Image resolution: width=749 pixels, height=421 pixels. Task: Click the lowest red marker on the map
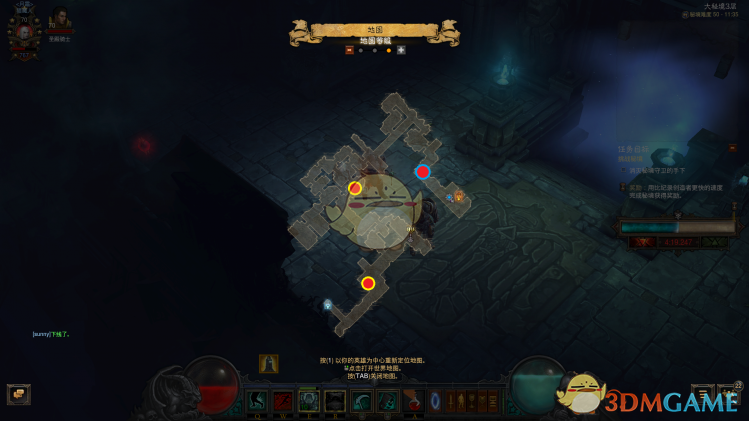[x=368, y=283]
